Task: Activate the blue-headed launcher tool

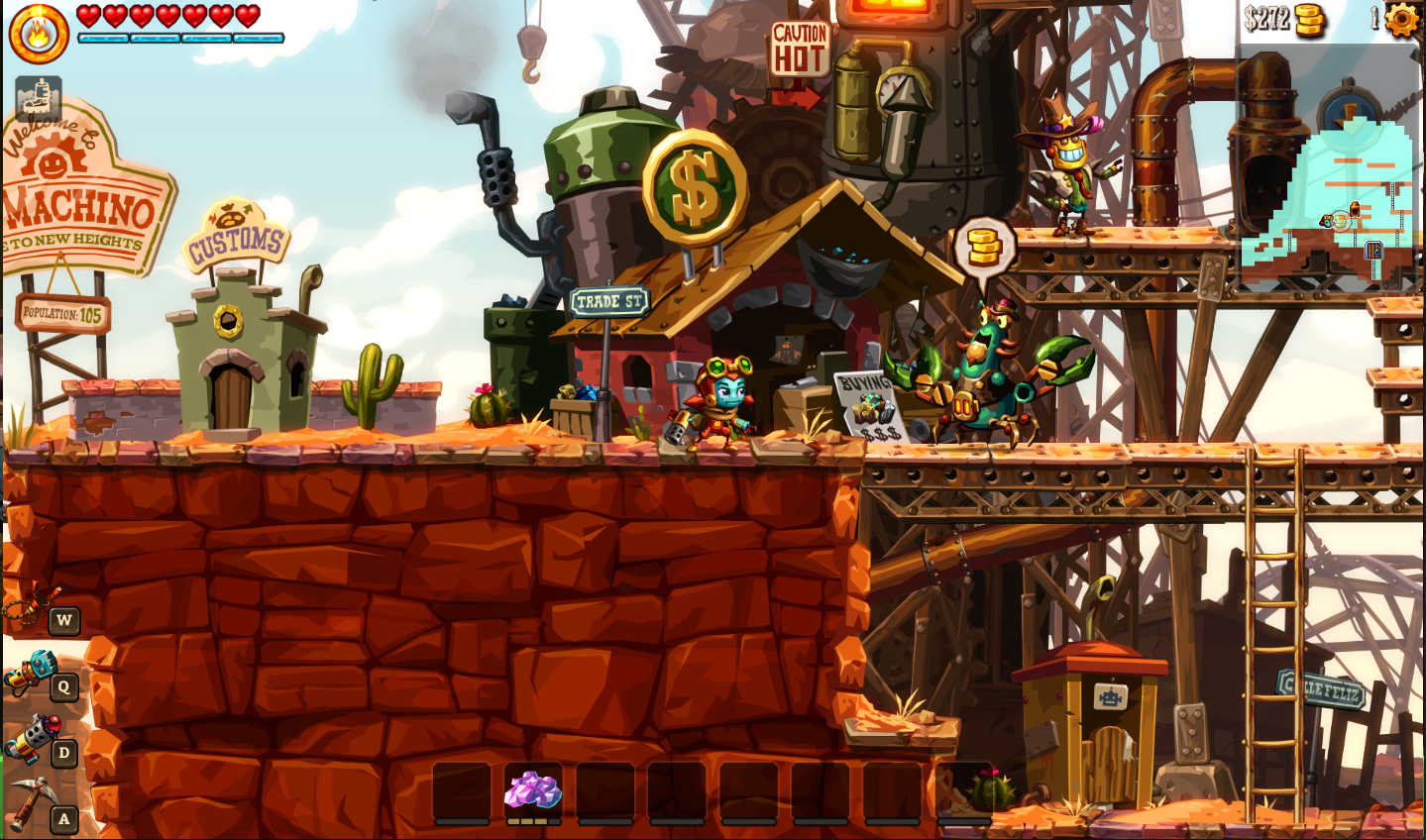Action: pyautogui.click(x=32, y=673)
